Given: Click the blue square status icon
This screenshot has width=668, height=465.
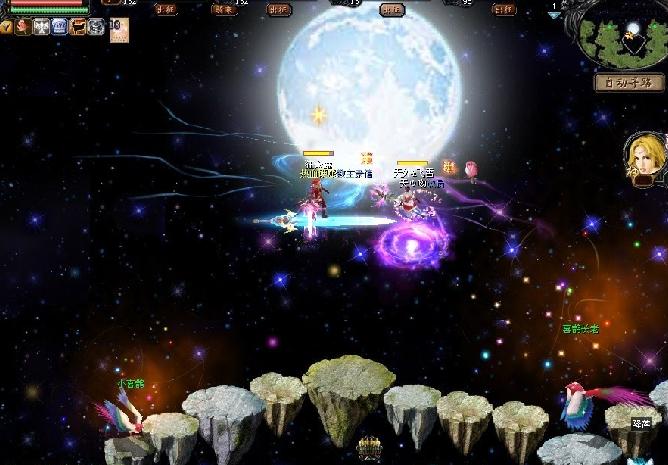Looking at the screenshot, I should tap(59, 27).
